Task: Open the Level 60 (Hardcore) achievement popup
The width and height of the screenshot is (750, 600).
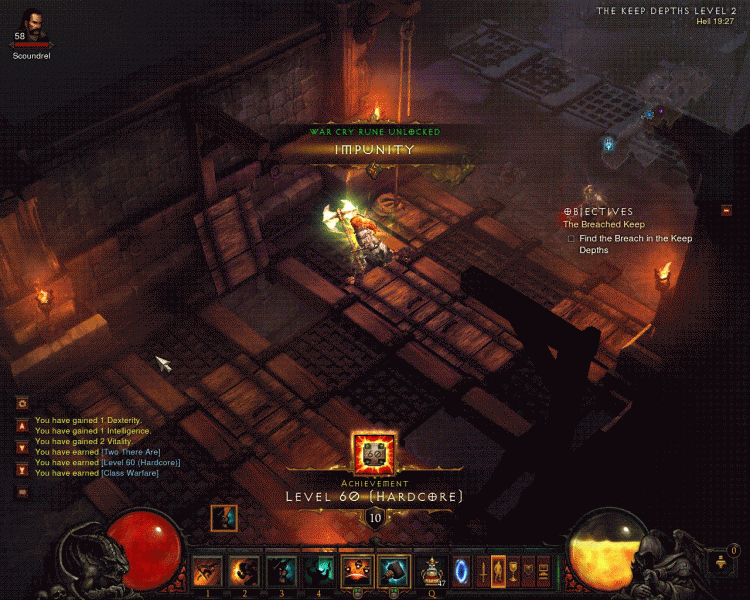Action: click(x=375, y=455)
